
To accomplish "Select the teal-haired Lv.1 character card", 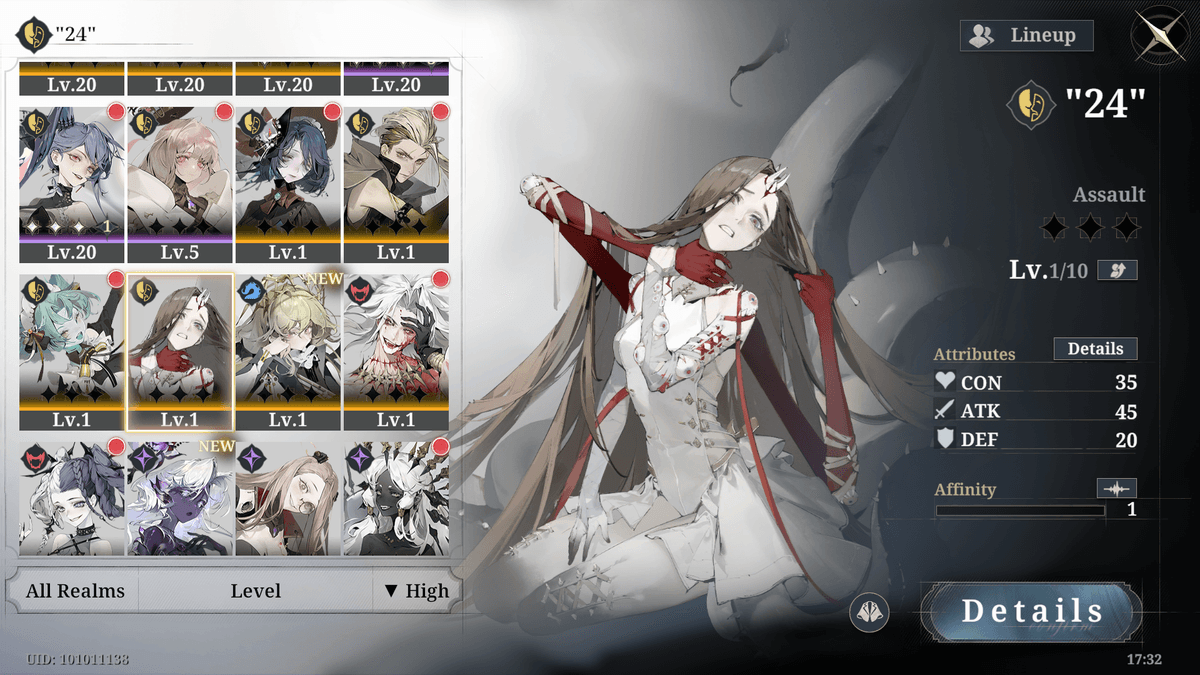I will (71, 350).
